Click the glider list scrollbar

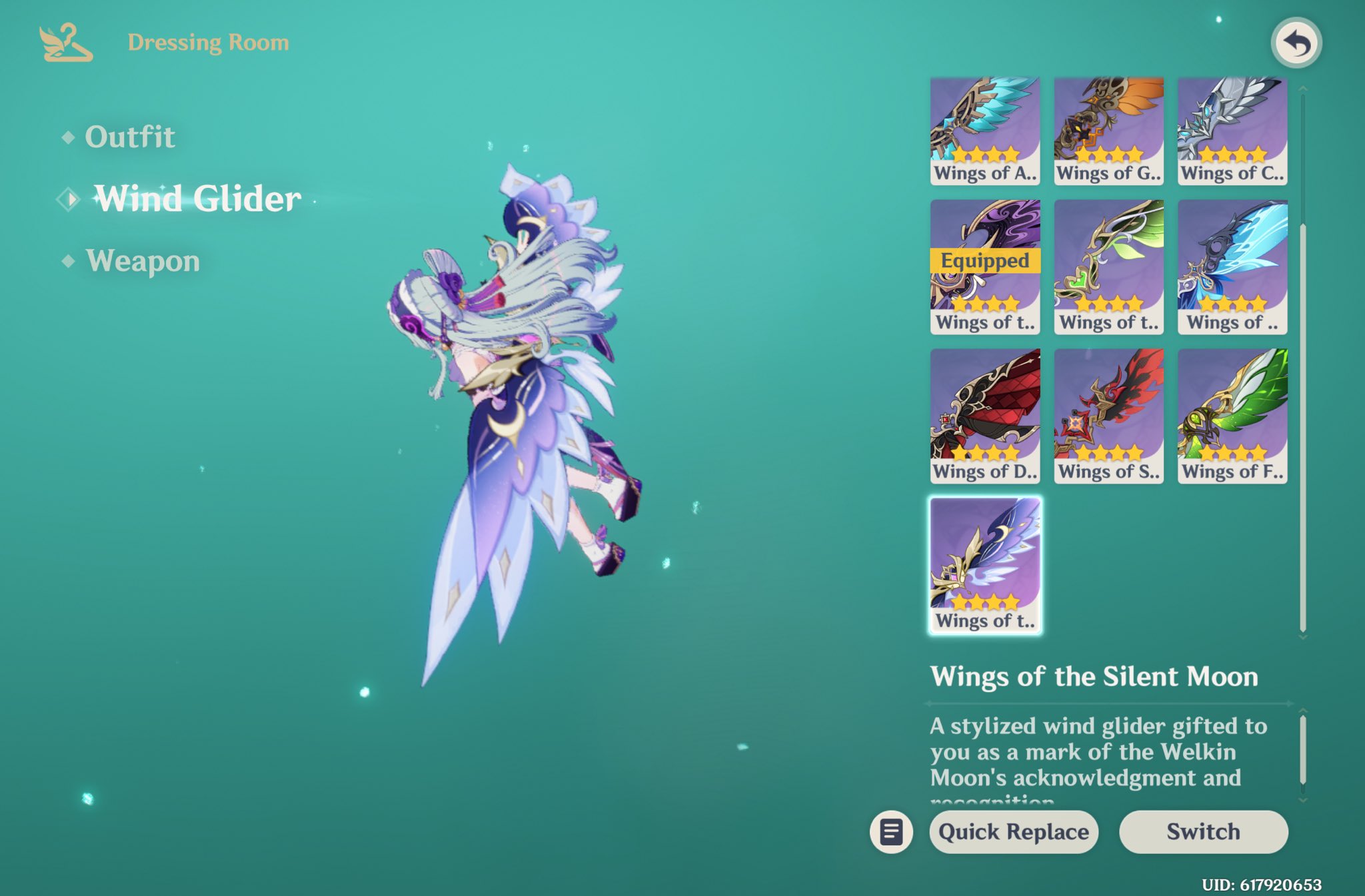1303,426
